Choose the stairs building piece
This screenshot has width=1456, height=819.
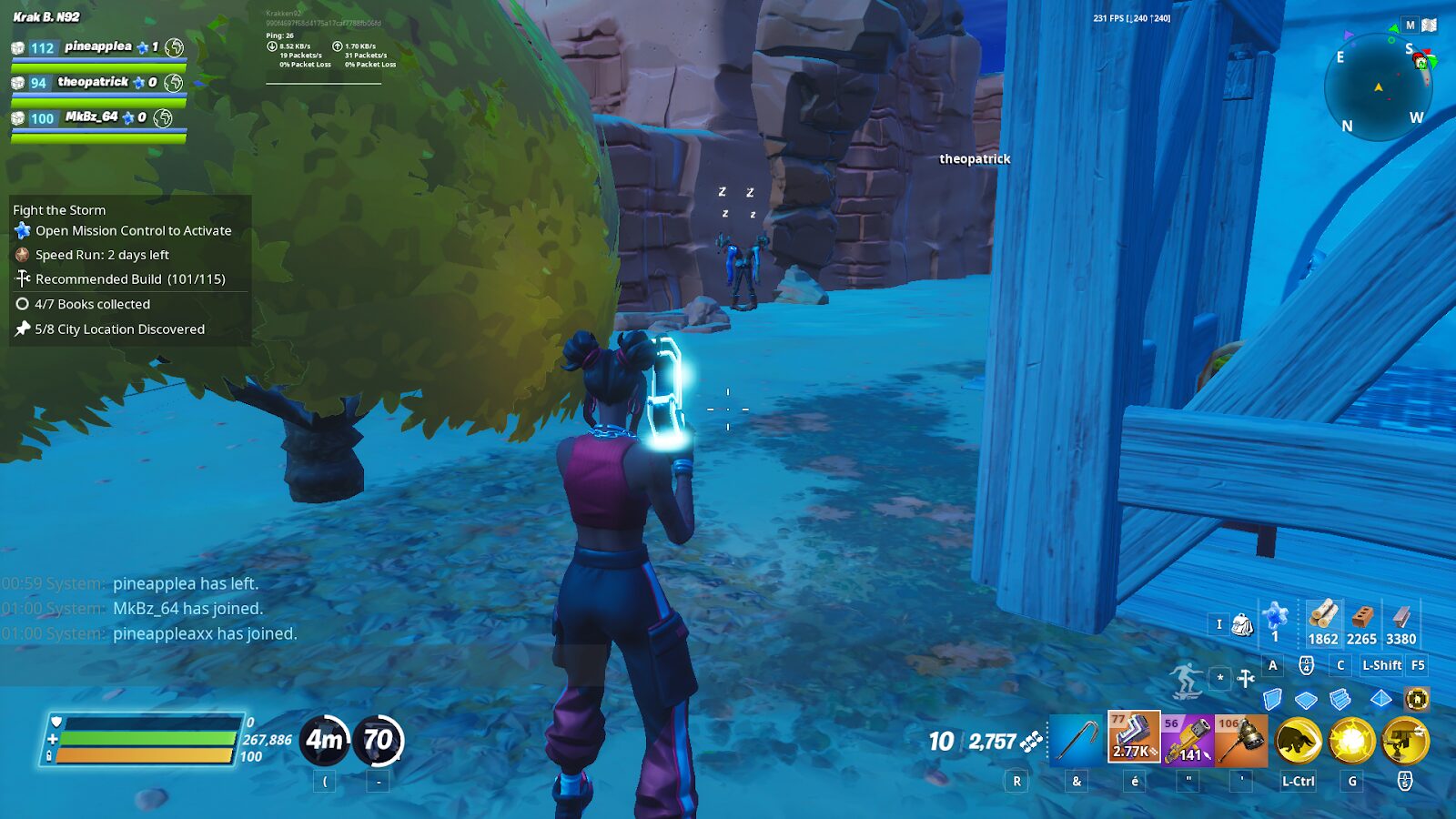[1340, 699]
